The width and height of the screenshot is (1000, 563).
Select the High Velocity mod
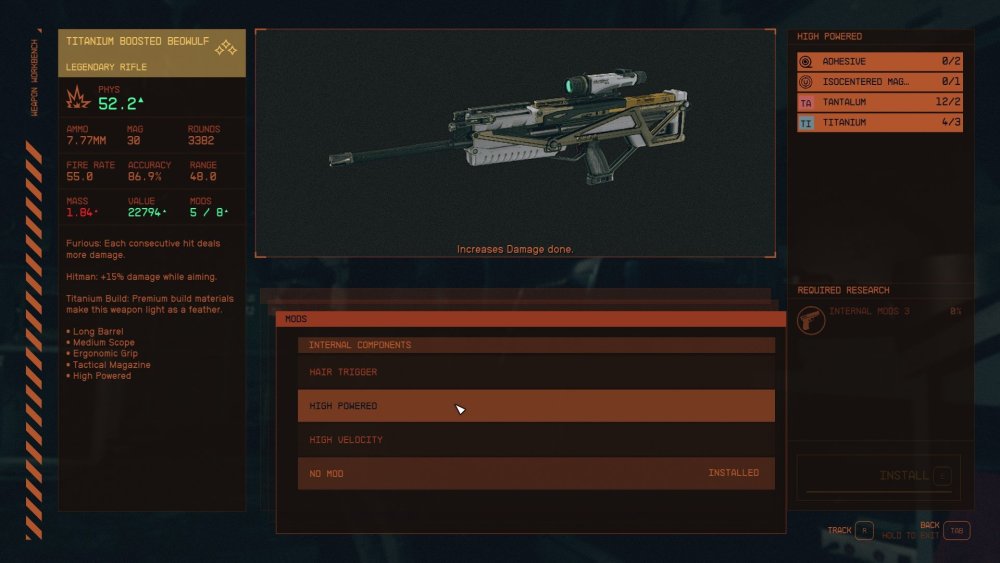point(536,440)
